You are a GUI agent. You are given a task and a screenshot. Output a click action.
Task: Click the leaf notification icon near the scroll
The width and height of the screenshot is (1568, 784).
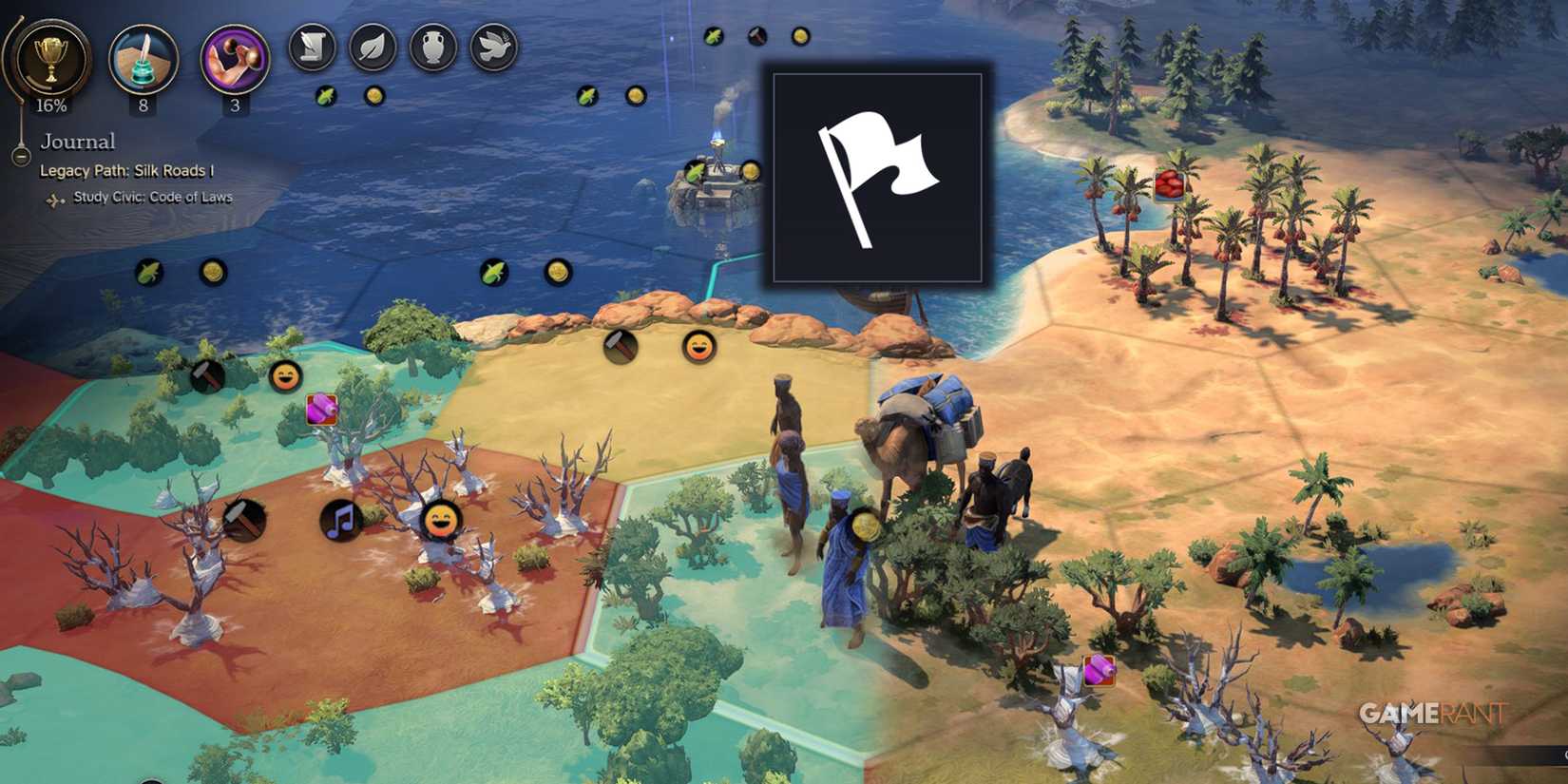click(x=374, y=47)
